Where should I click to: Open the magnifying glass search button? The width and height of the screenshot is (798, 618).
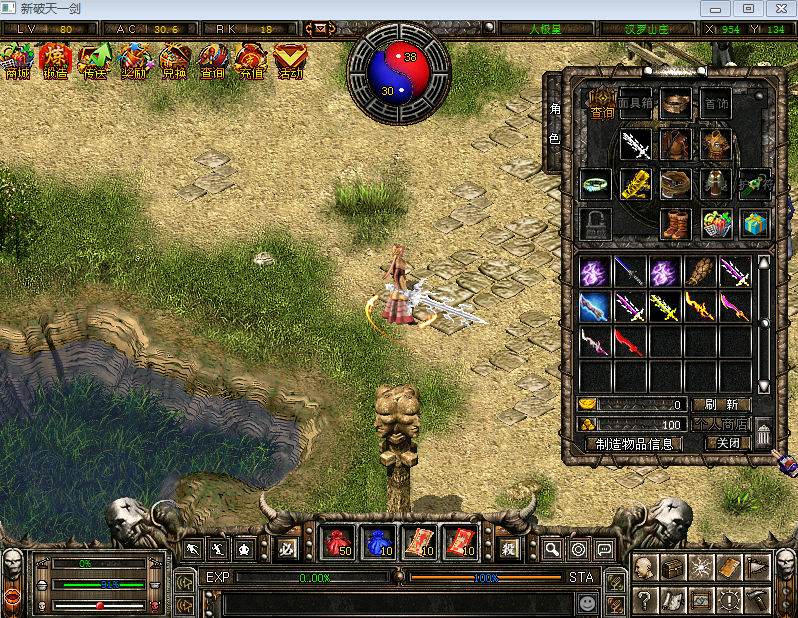(552, 549)
